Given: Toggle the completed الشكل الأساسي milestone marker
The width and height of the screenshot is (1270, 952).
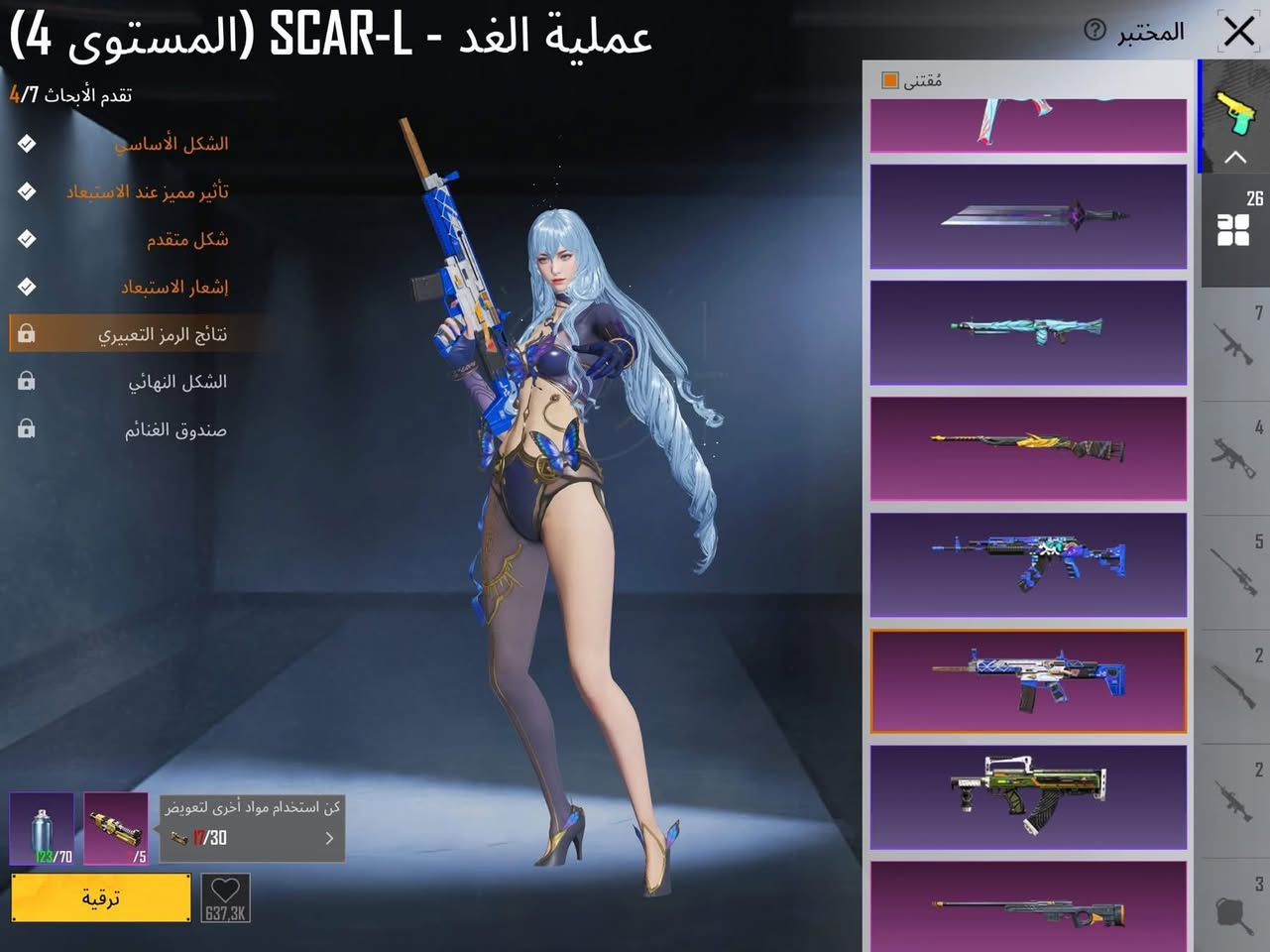Looking at the screenshot, I should pyautogui.click(x=26, y=143).
